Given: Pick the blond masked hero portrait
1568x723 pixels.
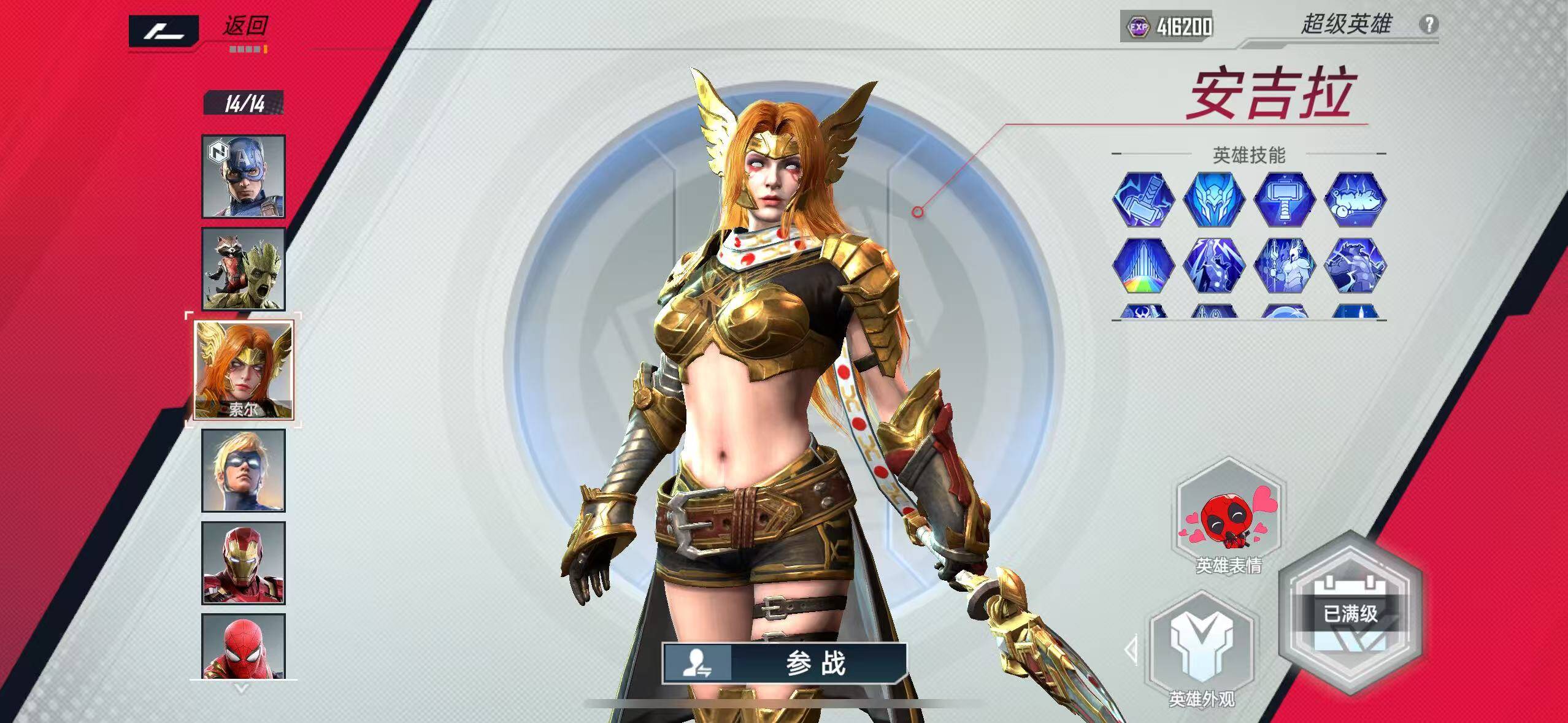Looking at the screenshot, I should [244, 470].
